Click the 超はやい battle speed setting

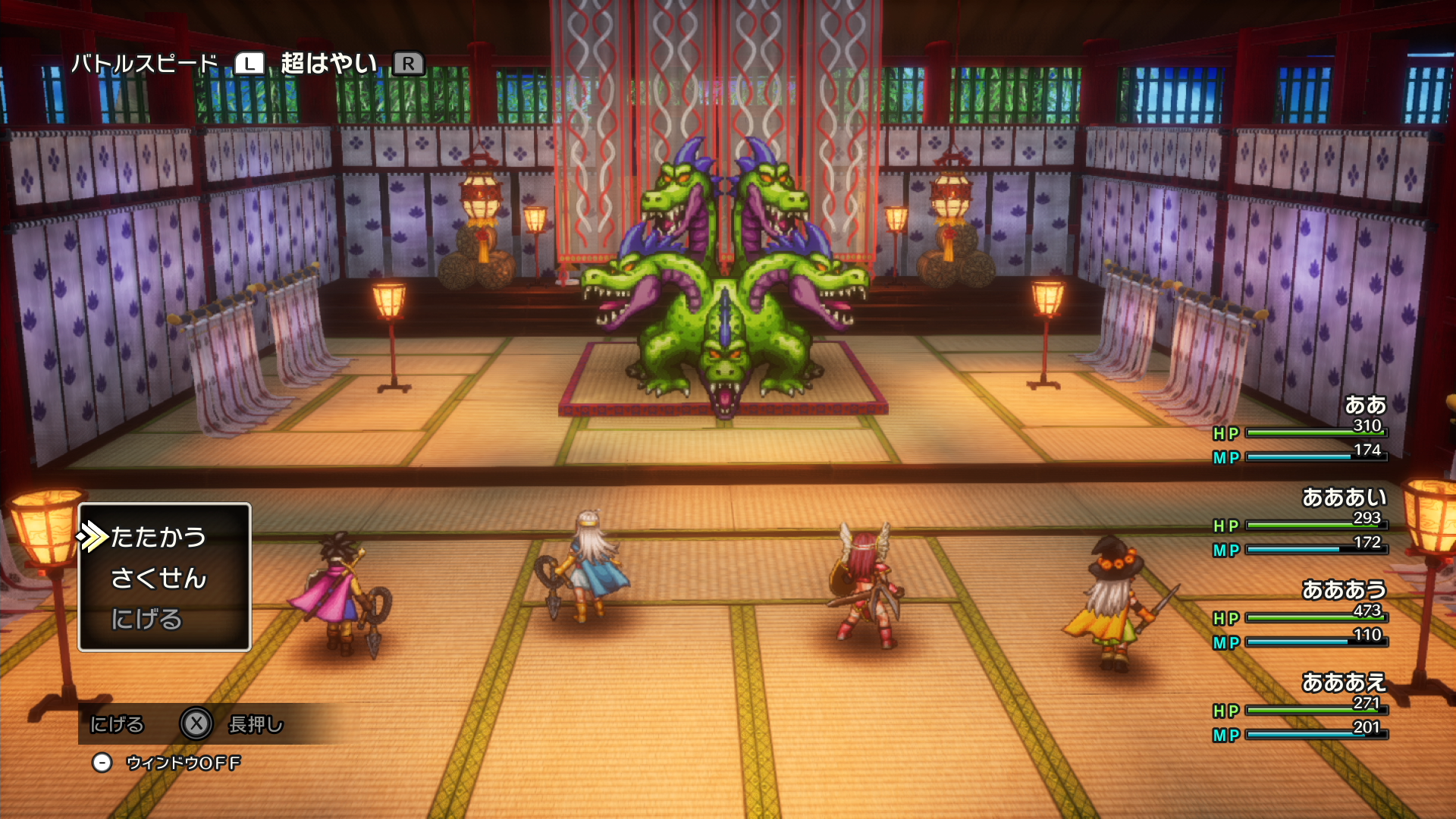pyautogui.click(x=329, y=64)
